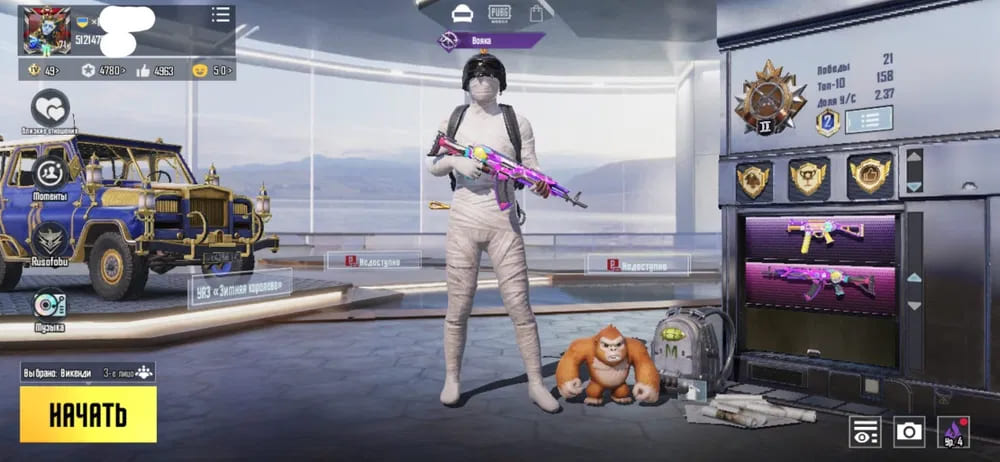Image resolution: width=1000 pixels, height=462 pixels.
Task: Show likes count 4963
Action: point(157,71)
